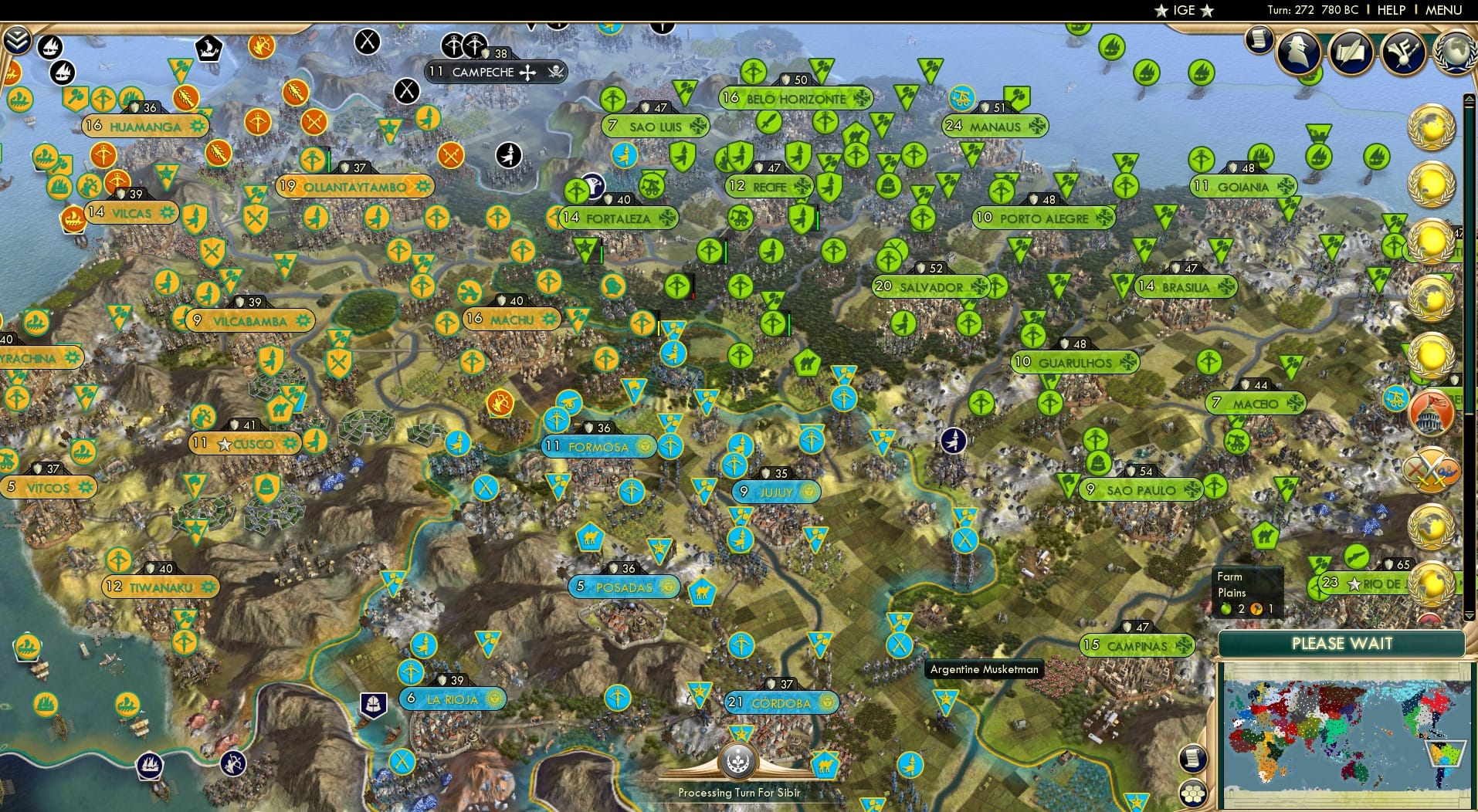The width and height of the screenshot is (1478, 812).
Task: Click the Cusco capital city banner
Action: 247,444
